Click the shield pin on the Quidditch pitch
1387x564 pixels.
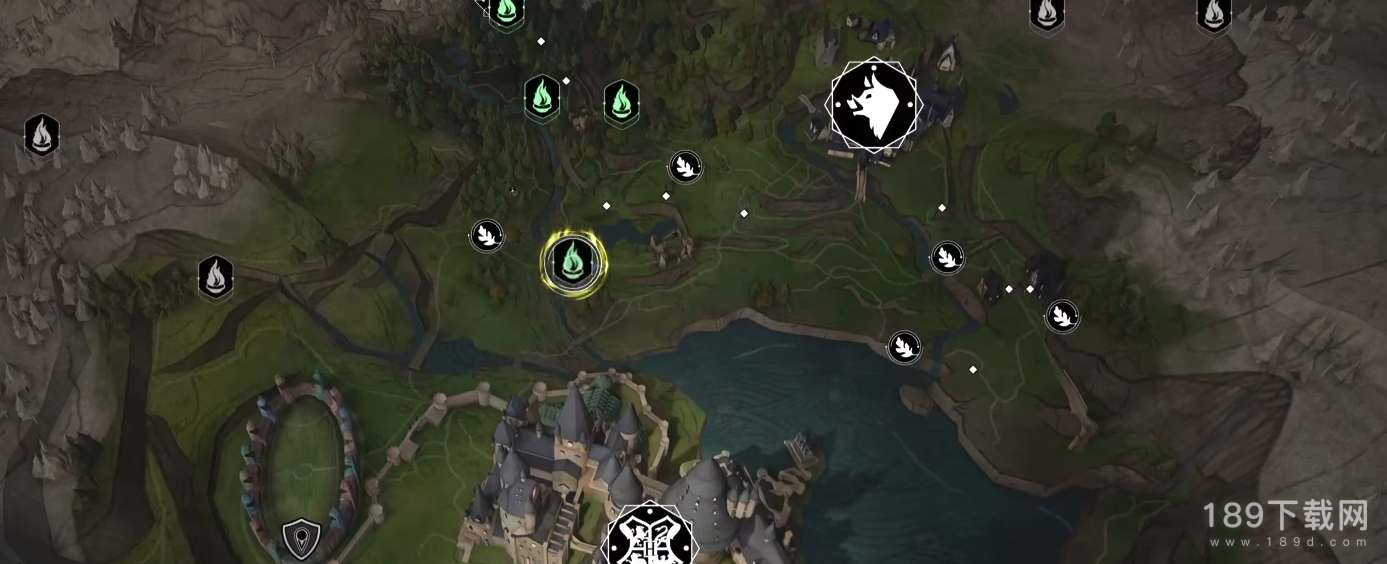(299, 540)
